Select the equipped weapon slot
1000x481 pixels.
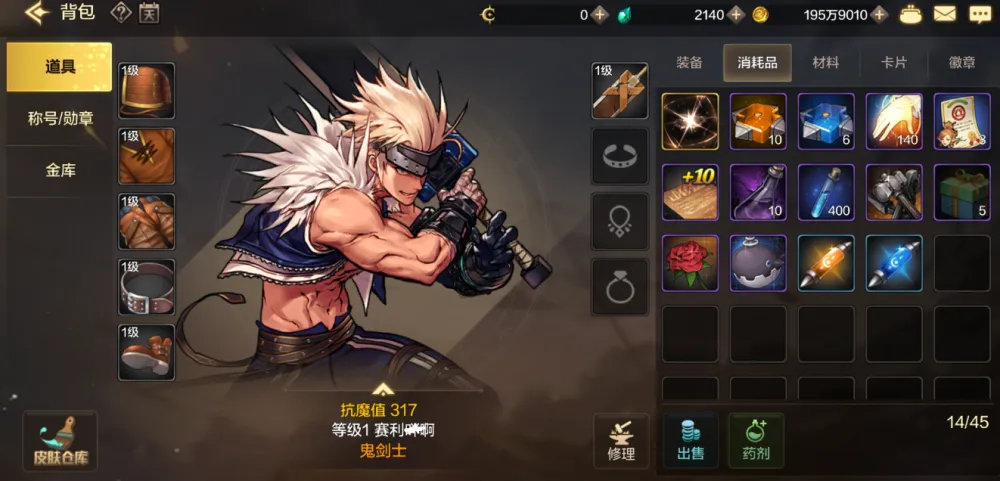tap(620, 91)
